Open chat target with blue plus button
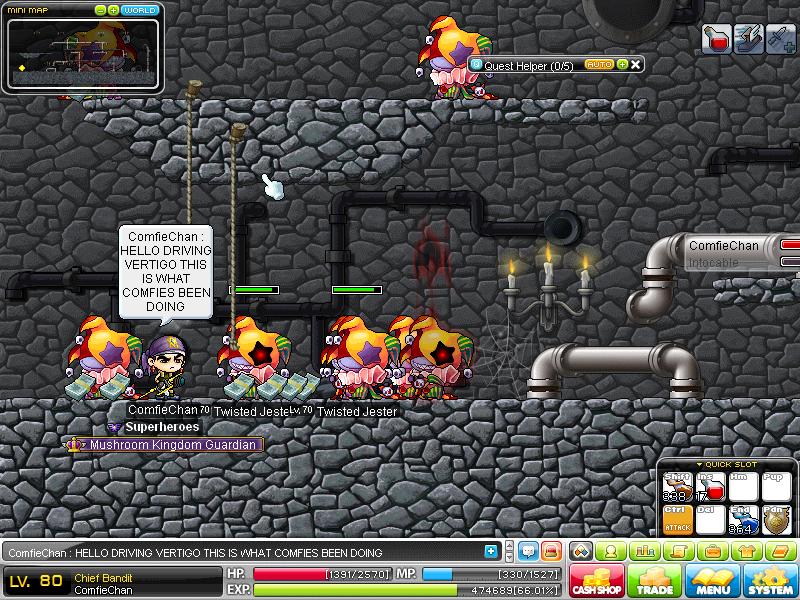This screenshot has width=800, height=600. [491, 551]
